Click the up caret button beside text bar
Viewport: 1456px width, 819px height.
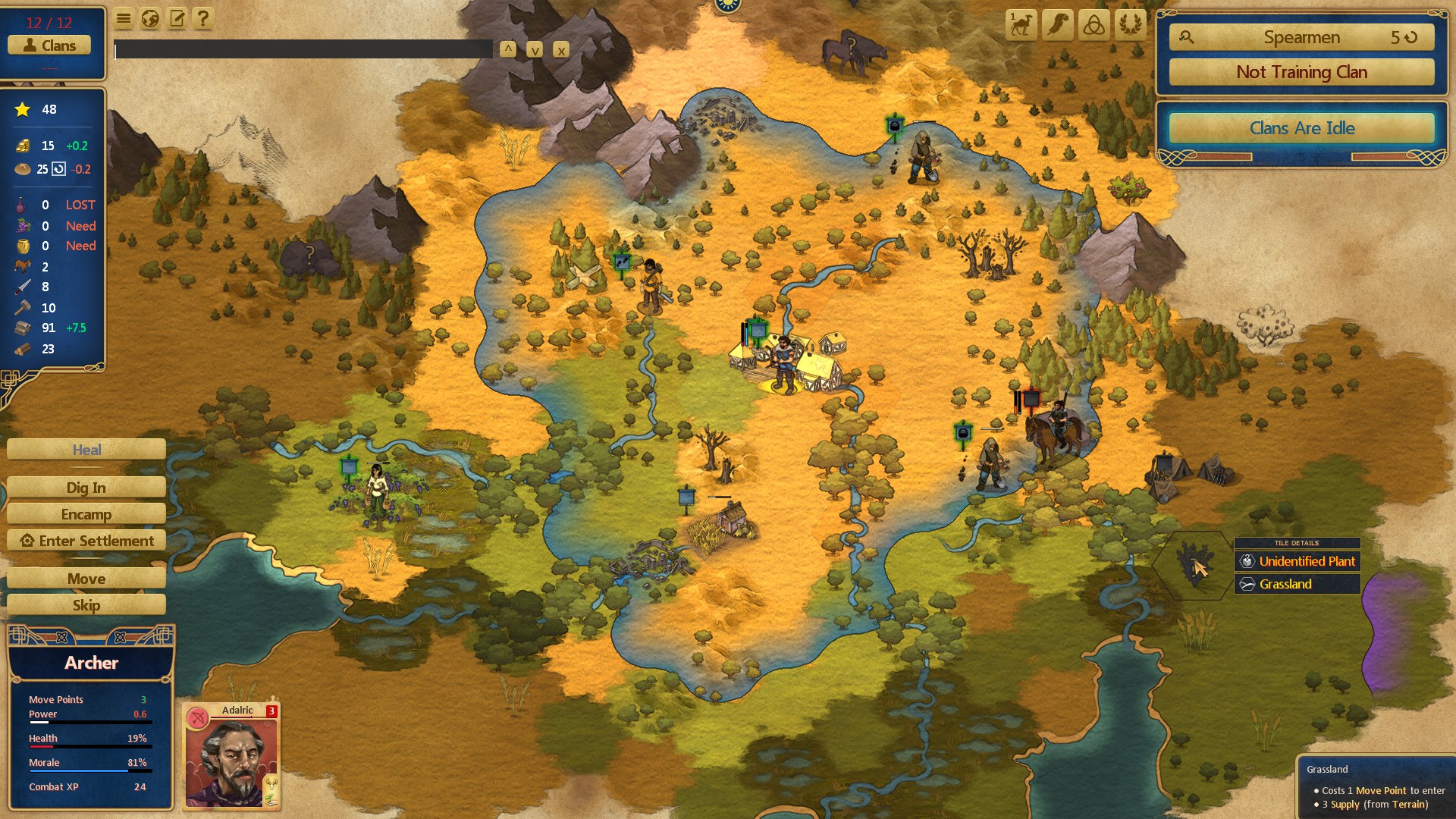(x=508, y=50)
